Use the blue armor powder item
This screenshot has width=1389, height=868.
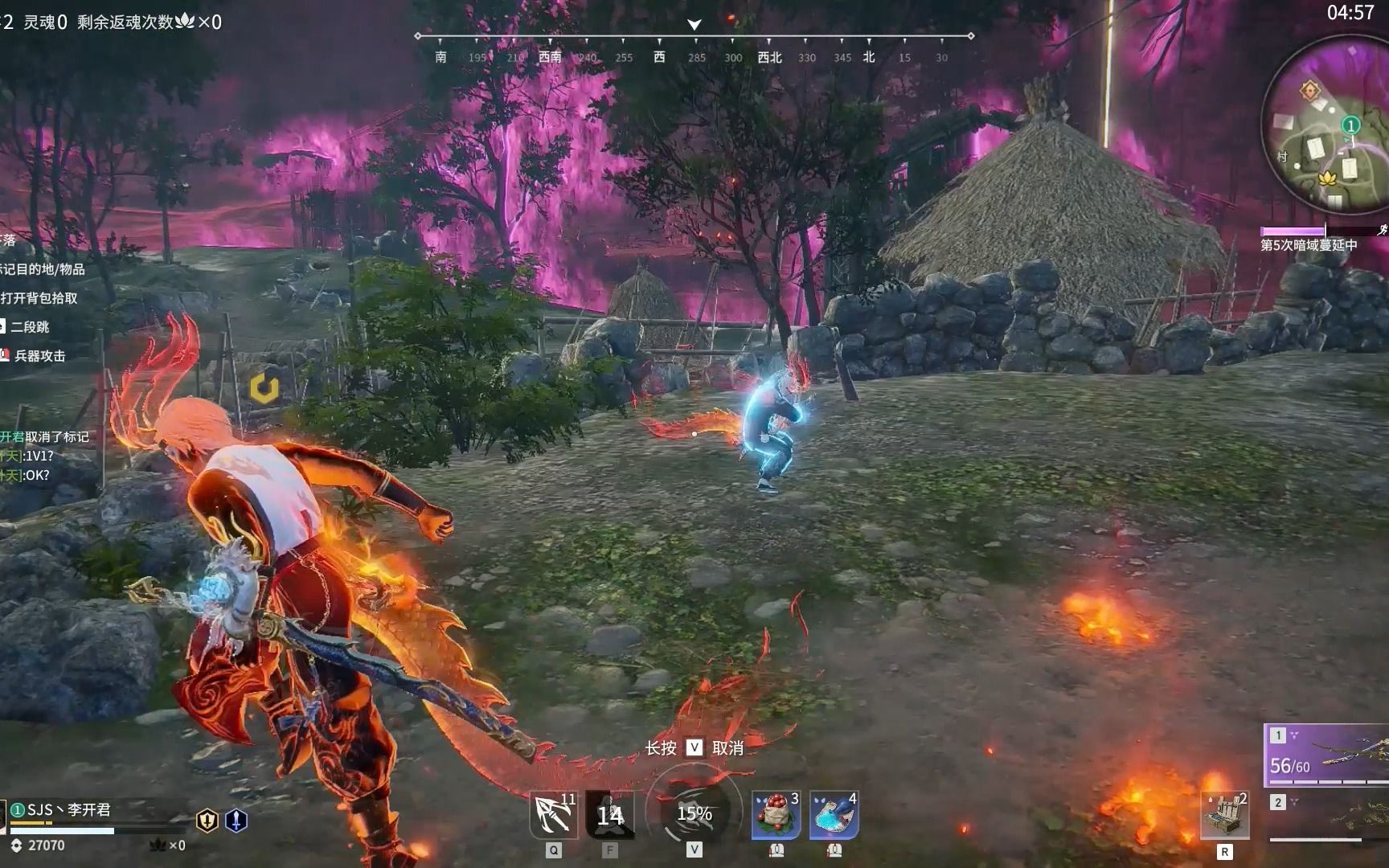(834, 815)
